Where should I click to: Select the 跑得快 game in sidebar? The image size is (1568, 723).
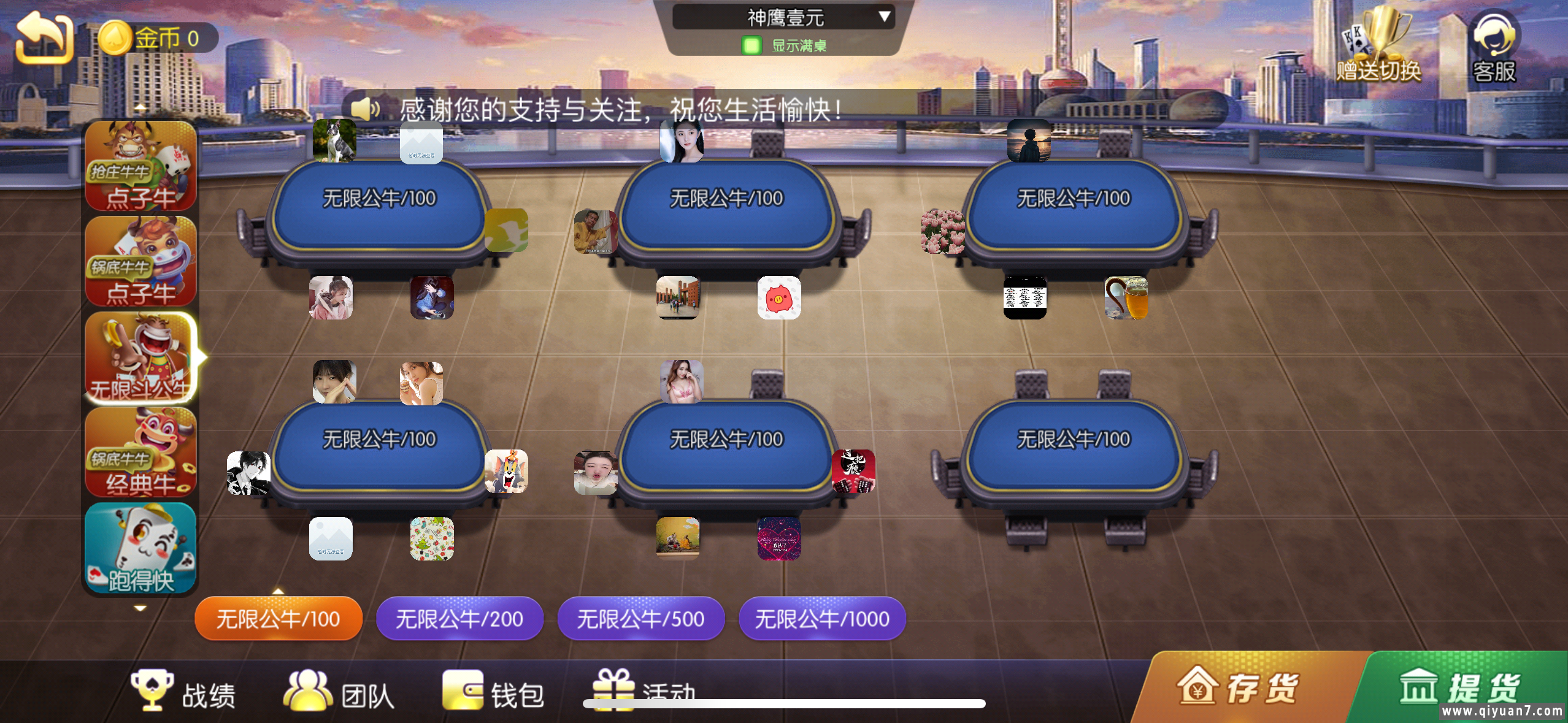pos(141,546)
